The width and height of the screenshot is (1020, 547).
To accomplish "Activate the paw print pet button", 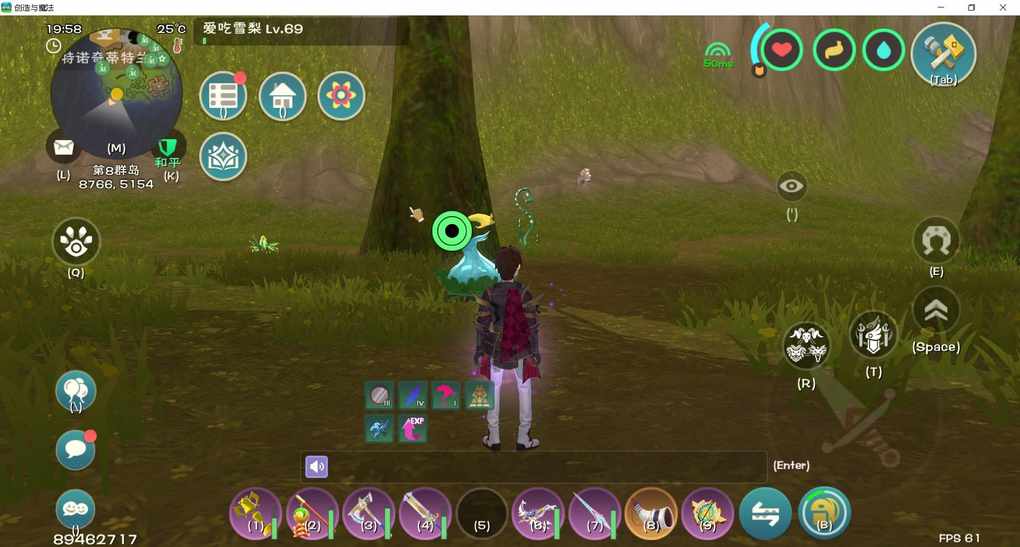I will coord(76,242).
